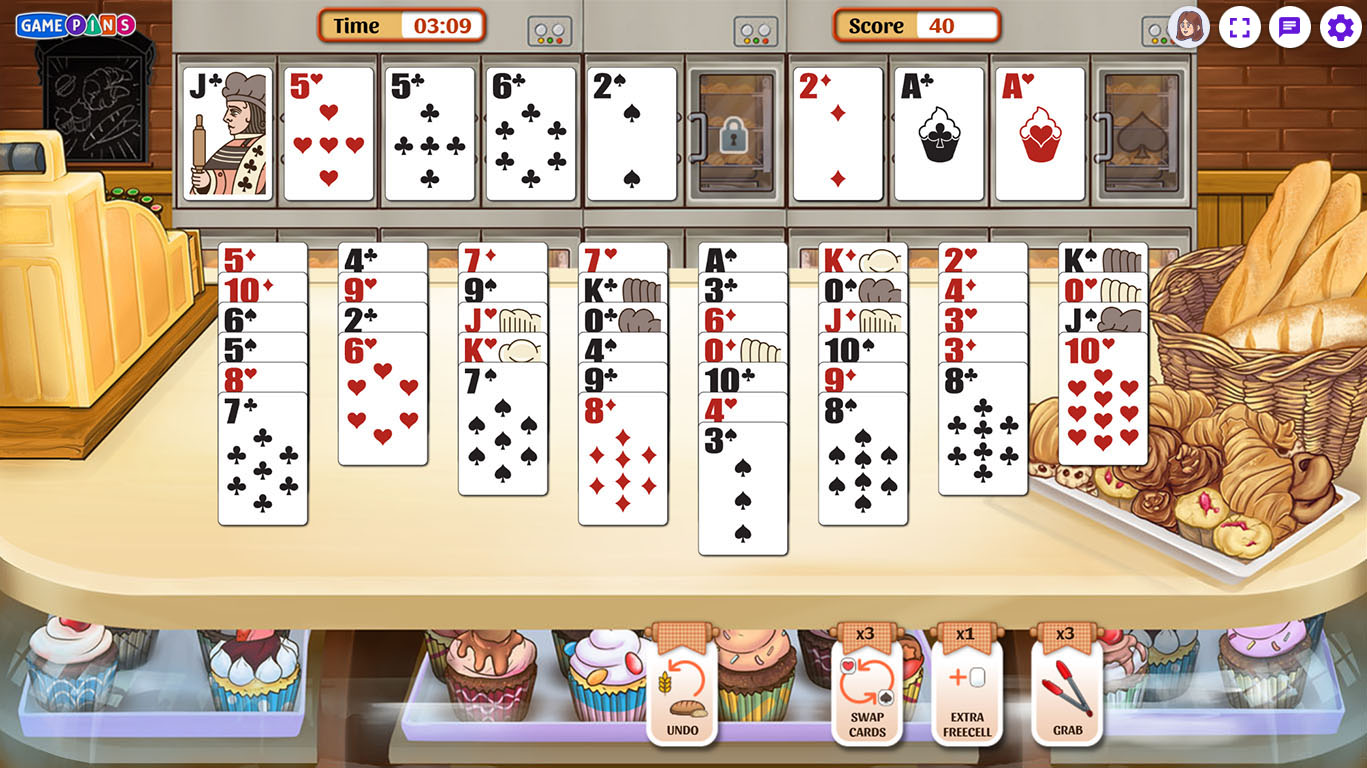1367x768 pixels.
Task: Toggle fullscreen mode
Action: tap(1240, 27)
